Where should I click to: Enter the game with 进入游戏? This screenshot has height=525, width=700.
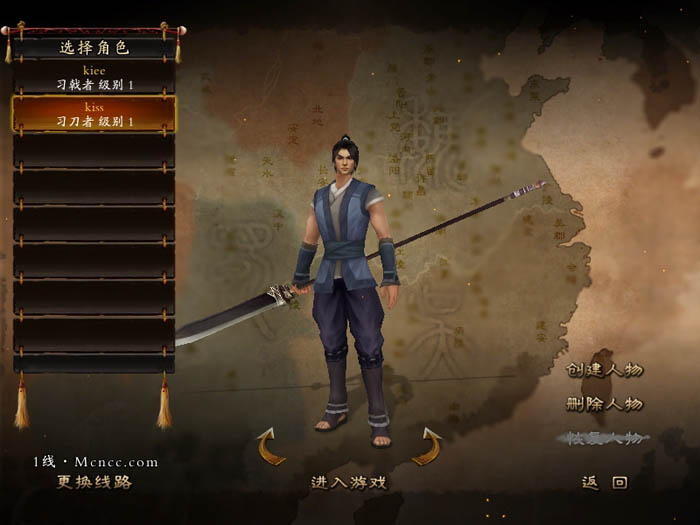click(349, 482)
